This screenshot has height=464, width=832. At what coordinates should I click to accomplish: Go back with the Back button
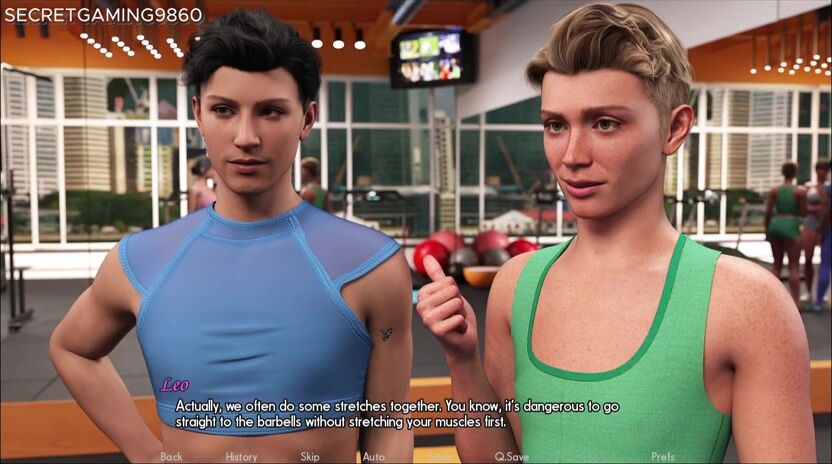coord(171,457)
